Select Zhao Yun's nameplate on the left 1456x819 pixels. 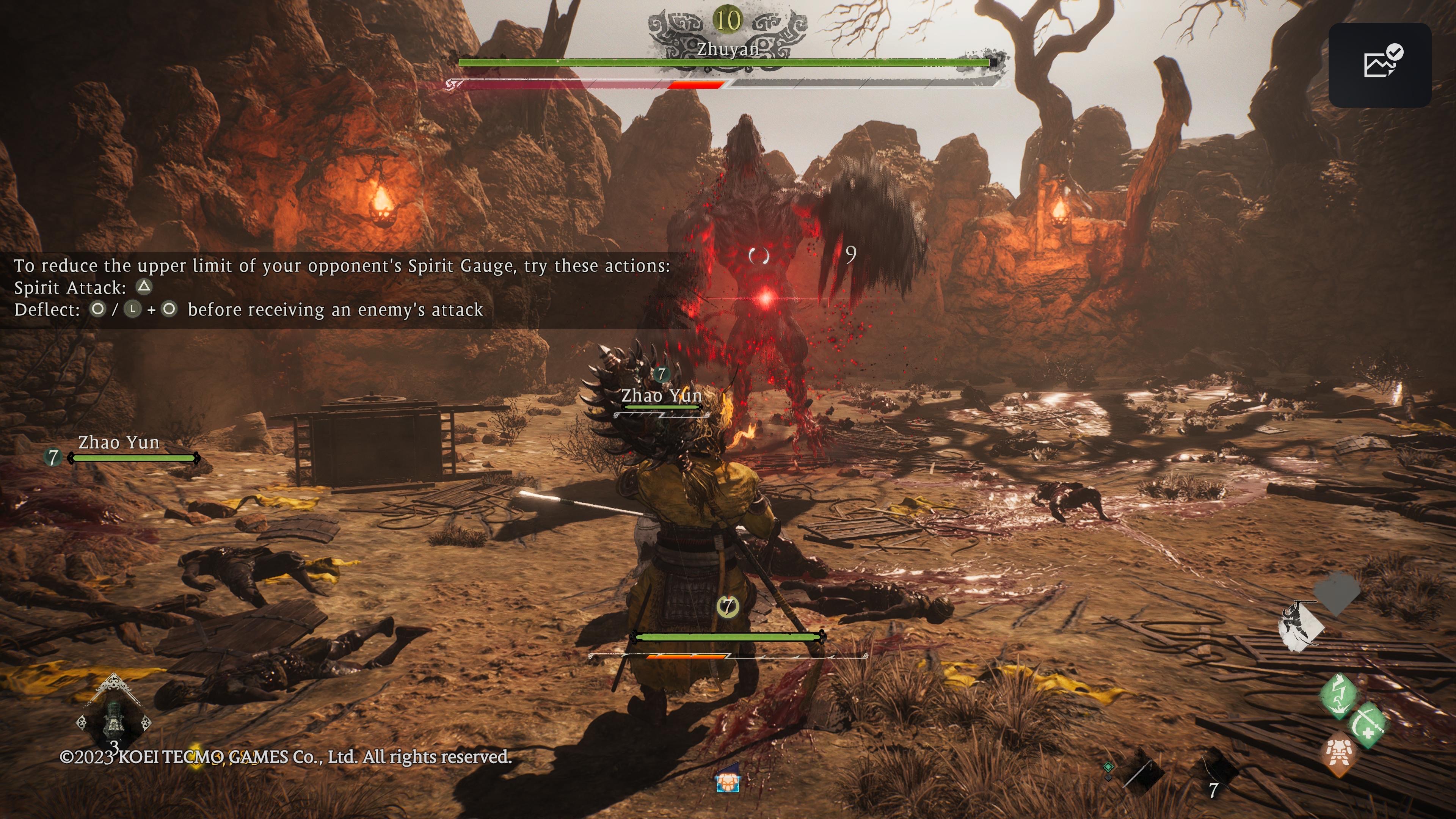119,442
